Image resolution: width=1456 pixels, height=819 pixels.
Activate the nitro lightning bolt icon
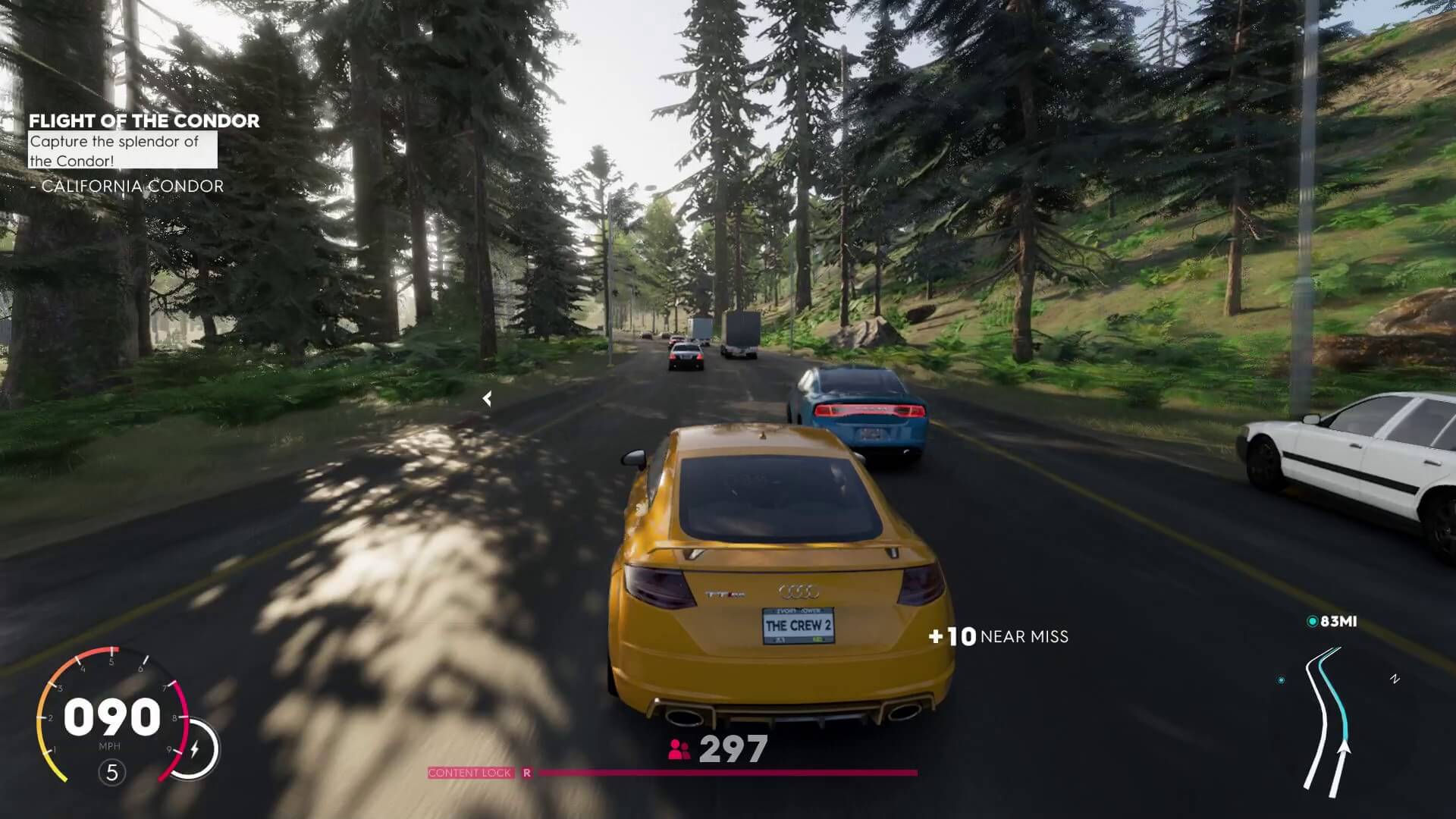click(x=195, y=749)
